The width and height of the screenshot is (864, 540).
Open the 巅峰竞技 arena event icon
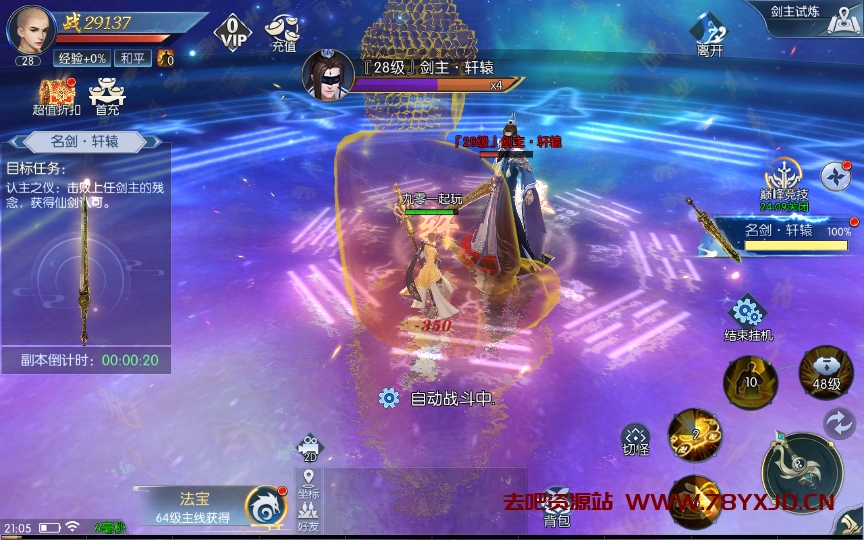tap(783, 180)
